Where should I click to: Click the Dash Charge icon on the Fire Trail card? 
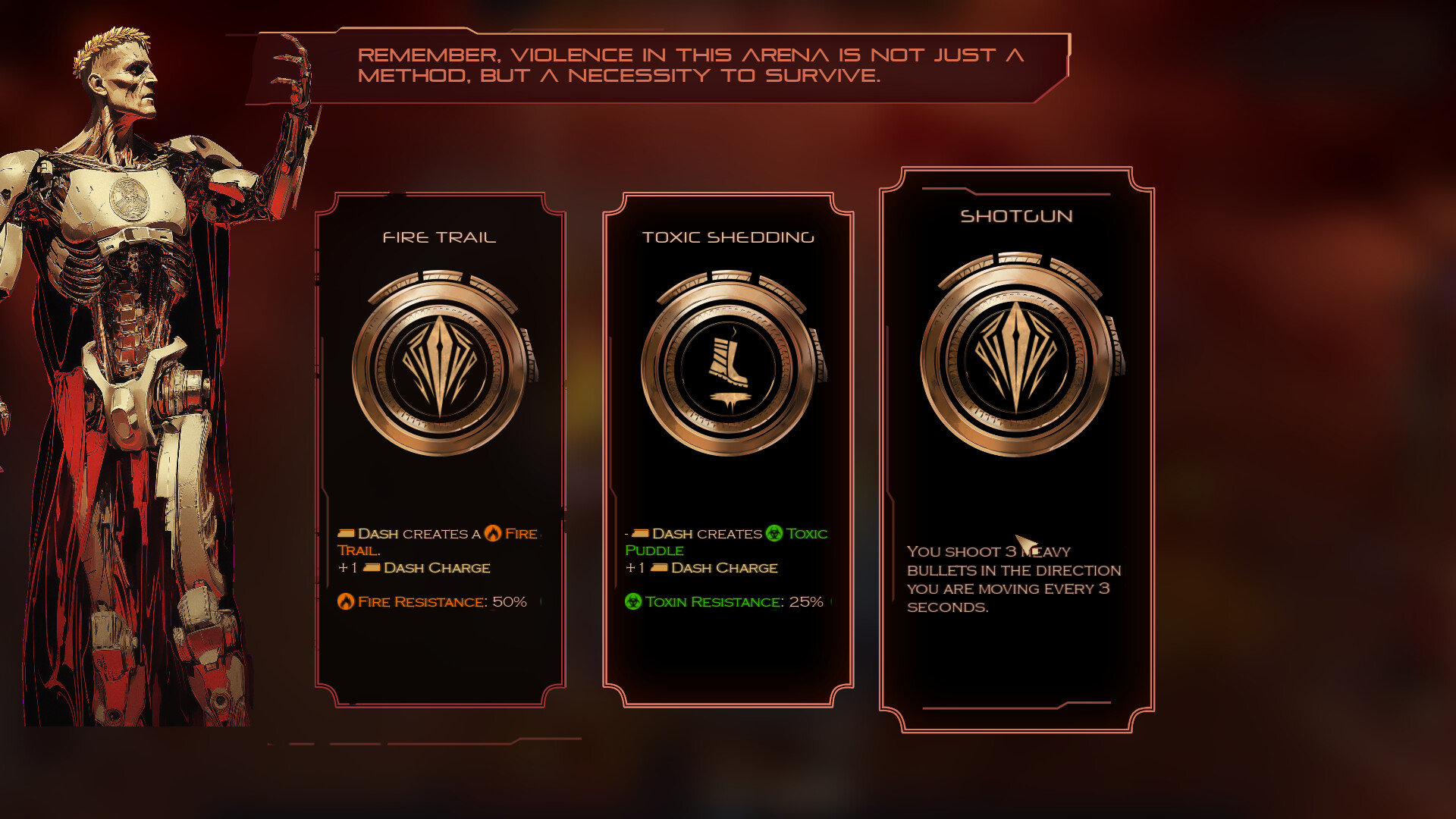point(372,567)
